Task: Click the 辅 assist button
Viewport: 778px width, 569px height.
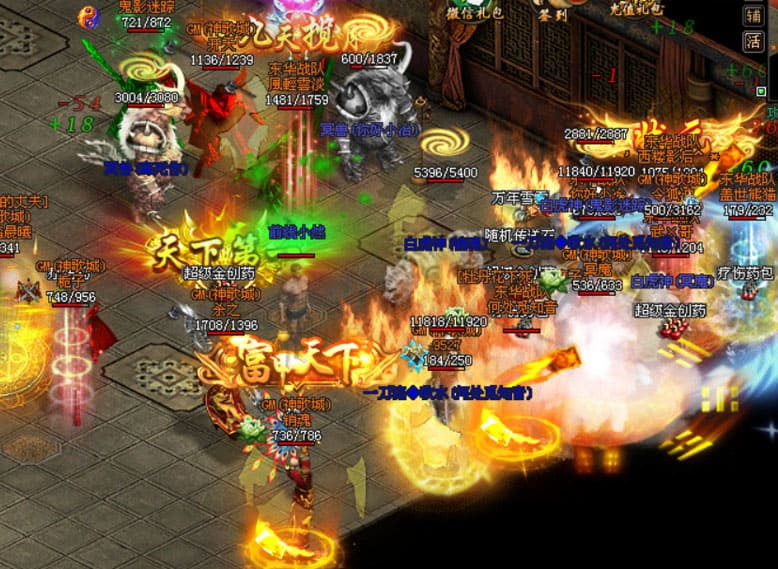Action: (x=753, y=15)
